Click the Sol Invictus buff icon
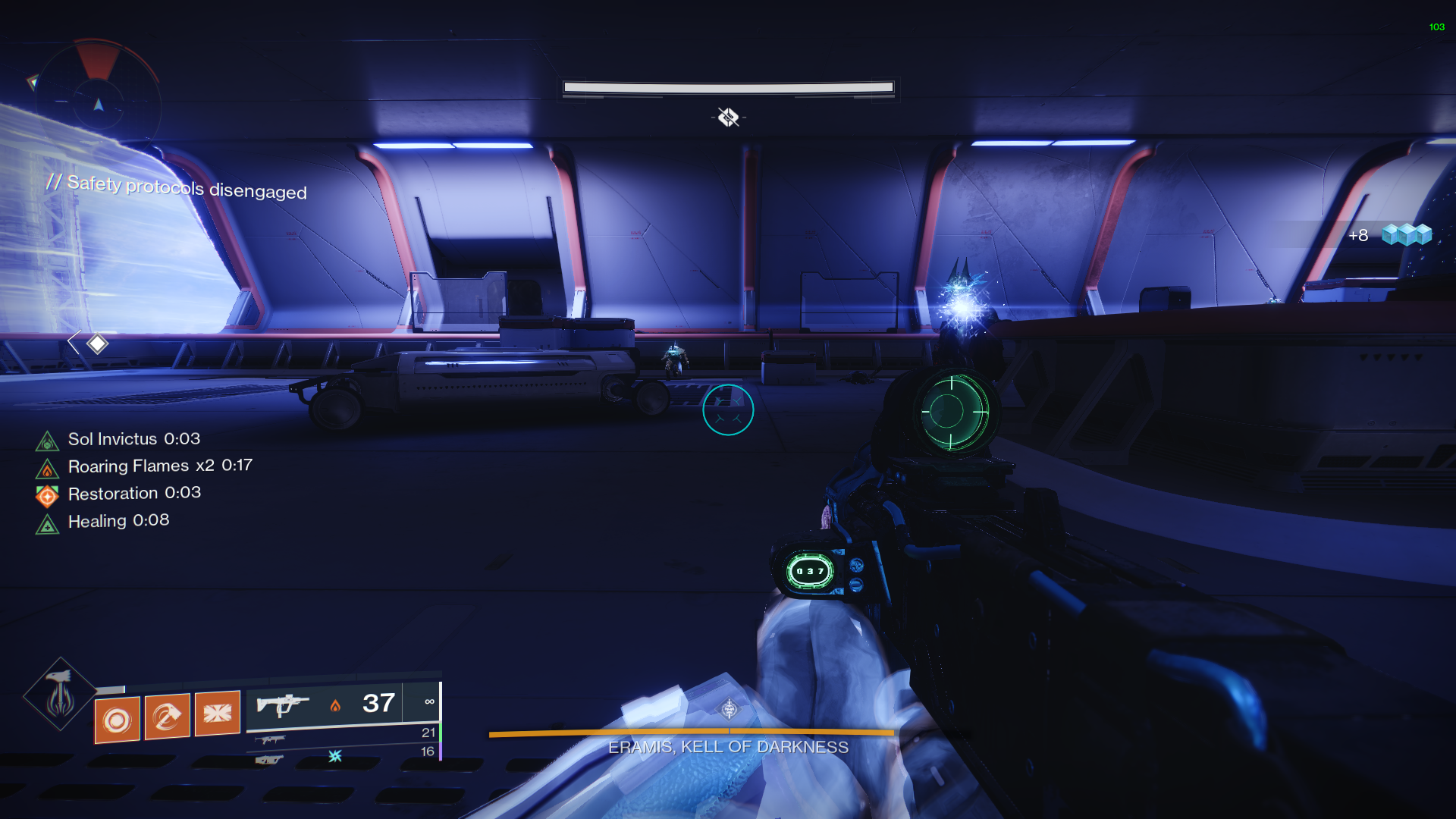This screenshot has height=819, width=1456. click(47, 441)
